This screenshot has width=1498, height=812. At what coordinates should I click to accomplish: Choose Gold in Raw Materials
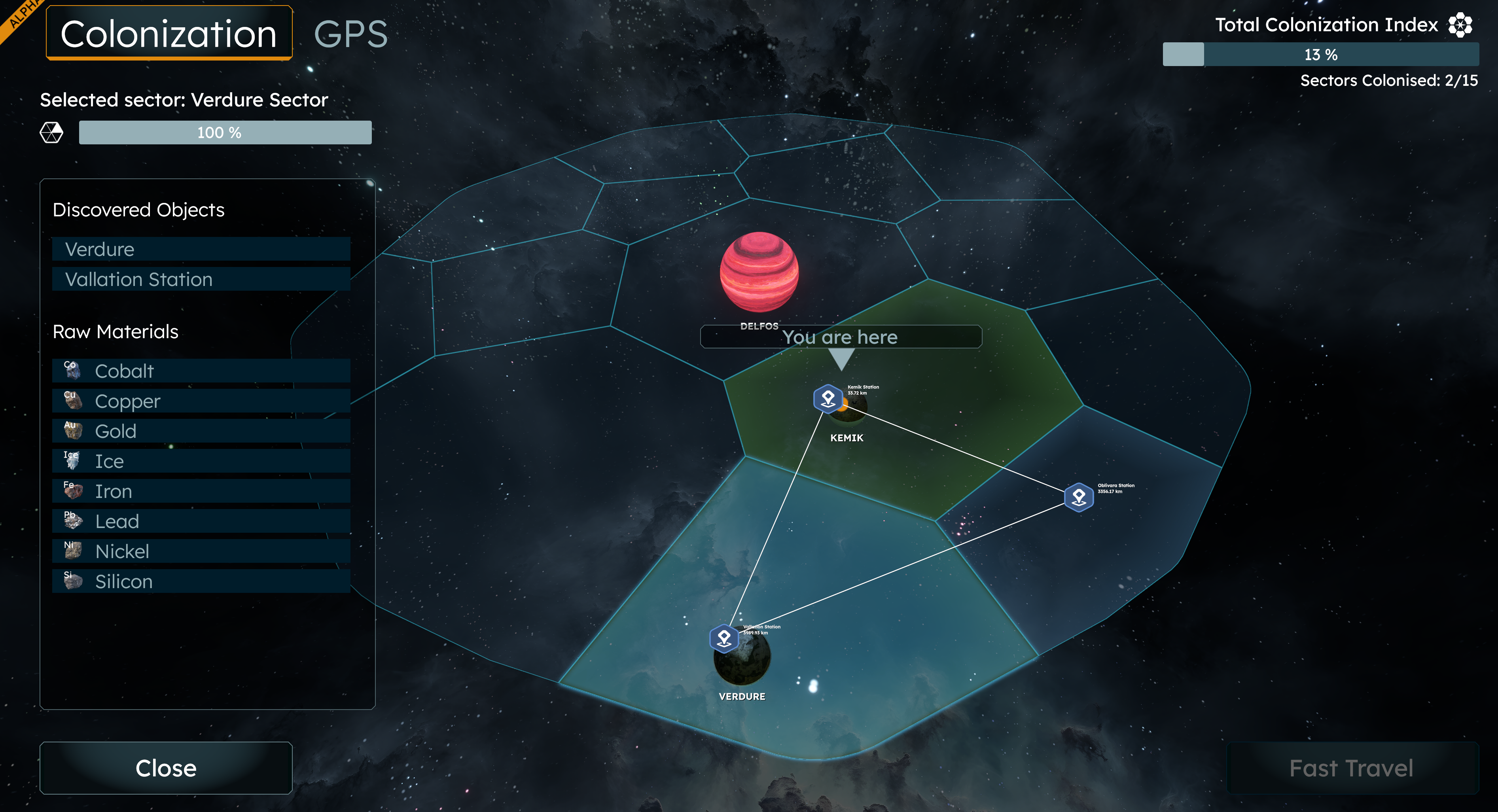click(201, 431)
